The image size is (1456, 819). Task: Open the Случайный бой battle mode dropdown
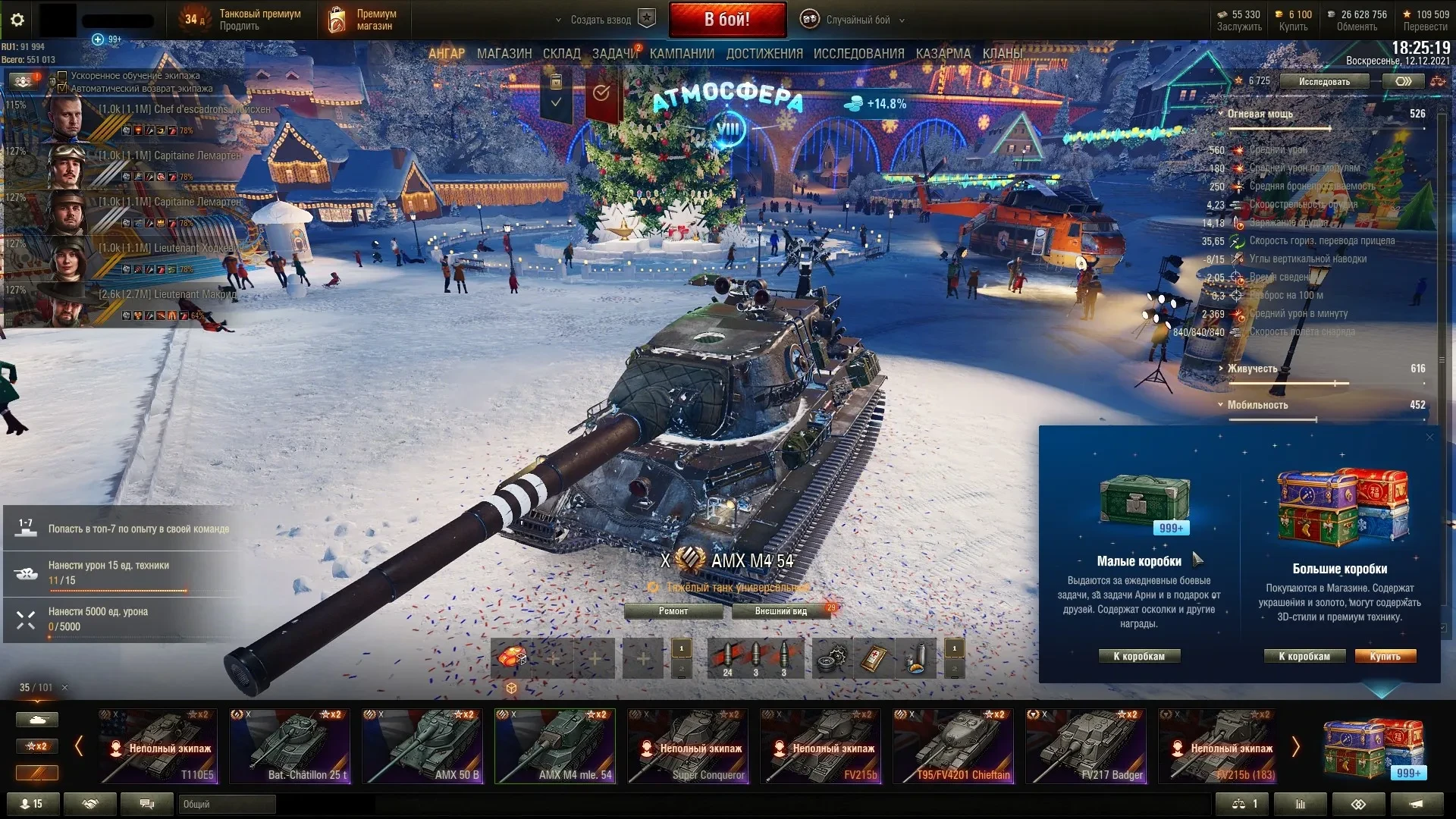tap(857, 20)
